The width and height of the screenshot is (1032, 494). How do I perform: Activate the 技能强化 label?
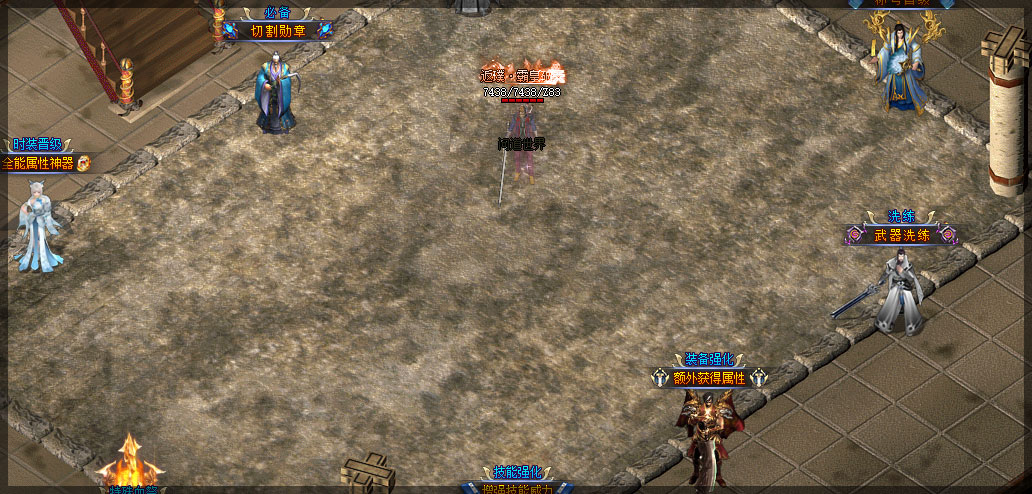click(517, 472)
